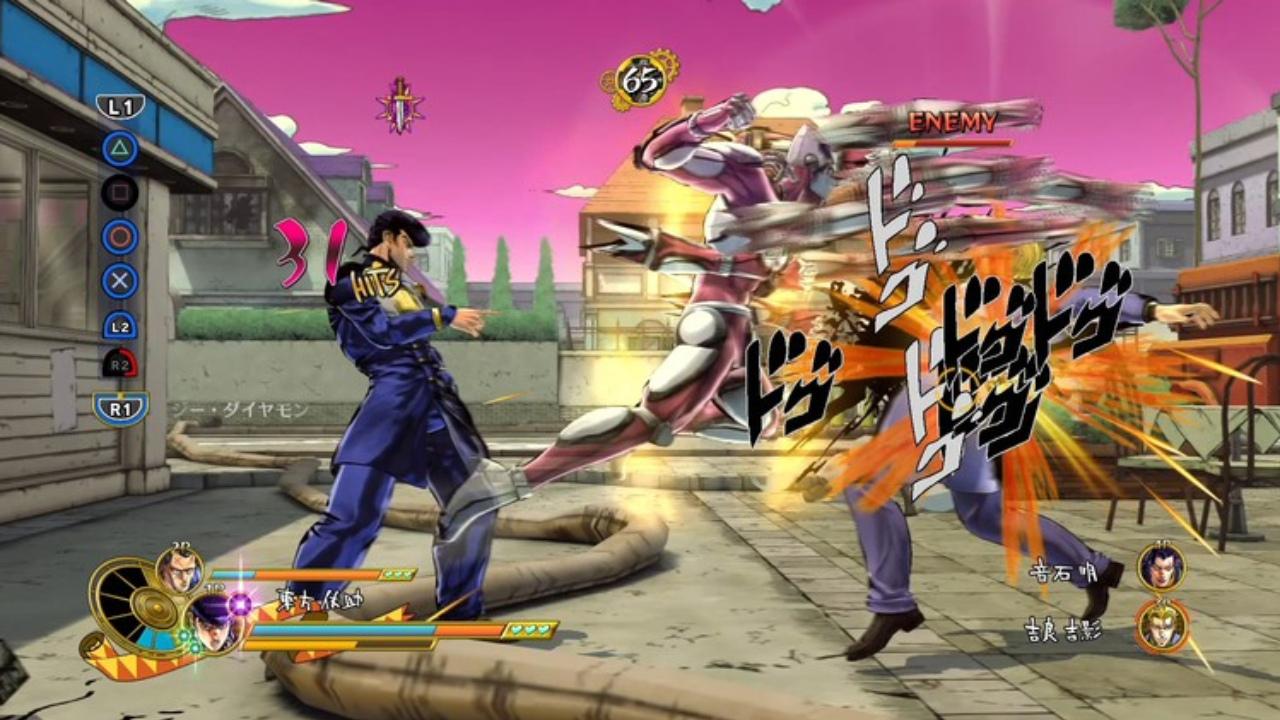The height and width of the screenshot is (720, 1280).
Task: Select the dark-haired enemy portrait
Action: tap(1160, 567)
